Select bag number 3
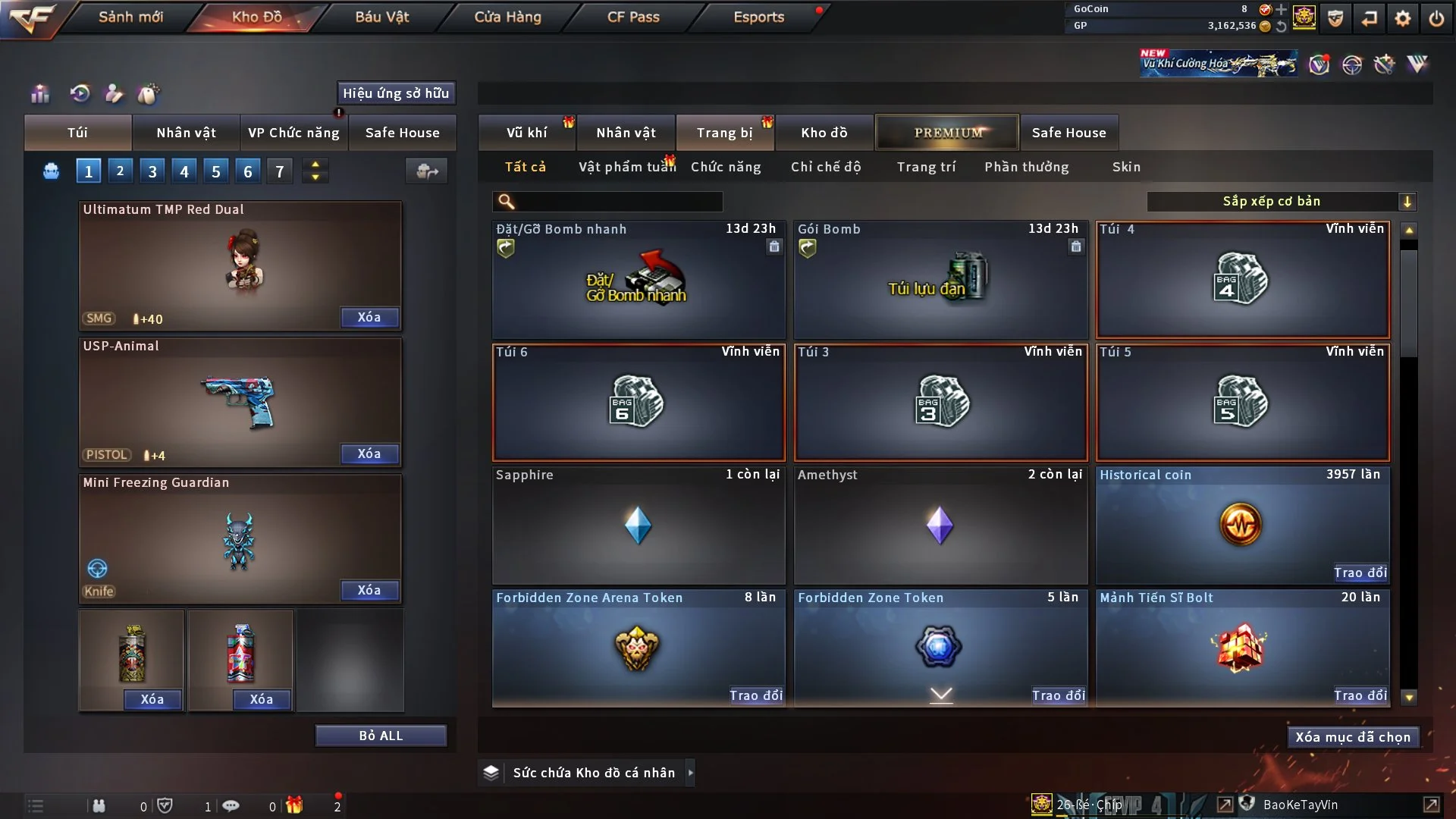This screenshot has width=1456, height=819. (152, 171)
